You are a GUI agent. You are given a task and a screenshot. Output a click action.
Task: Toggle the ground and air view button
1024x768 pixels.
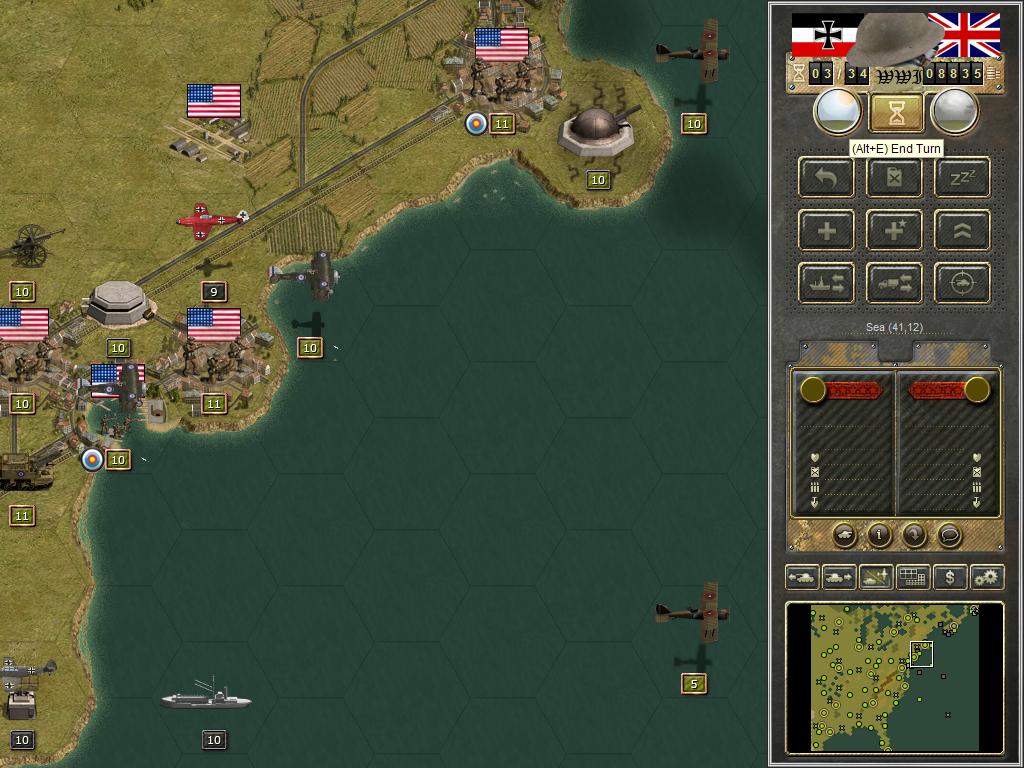875,577
